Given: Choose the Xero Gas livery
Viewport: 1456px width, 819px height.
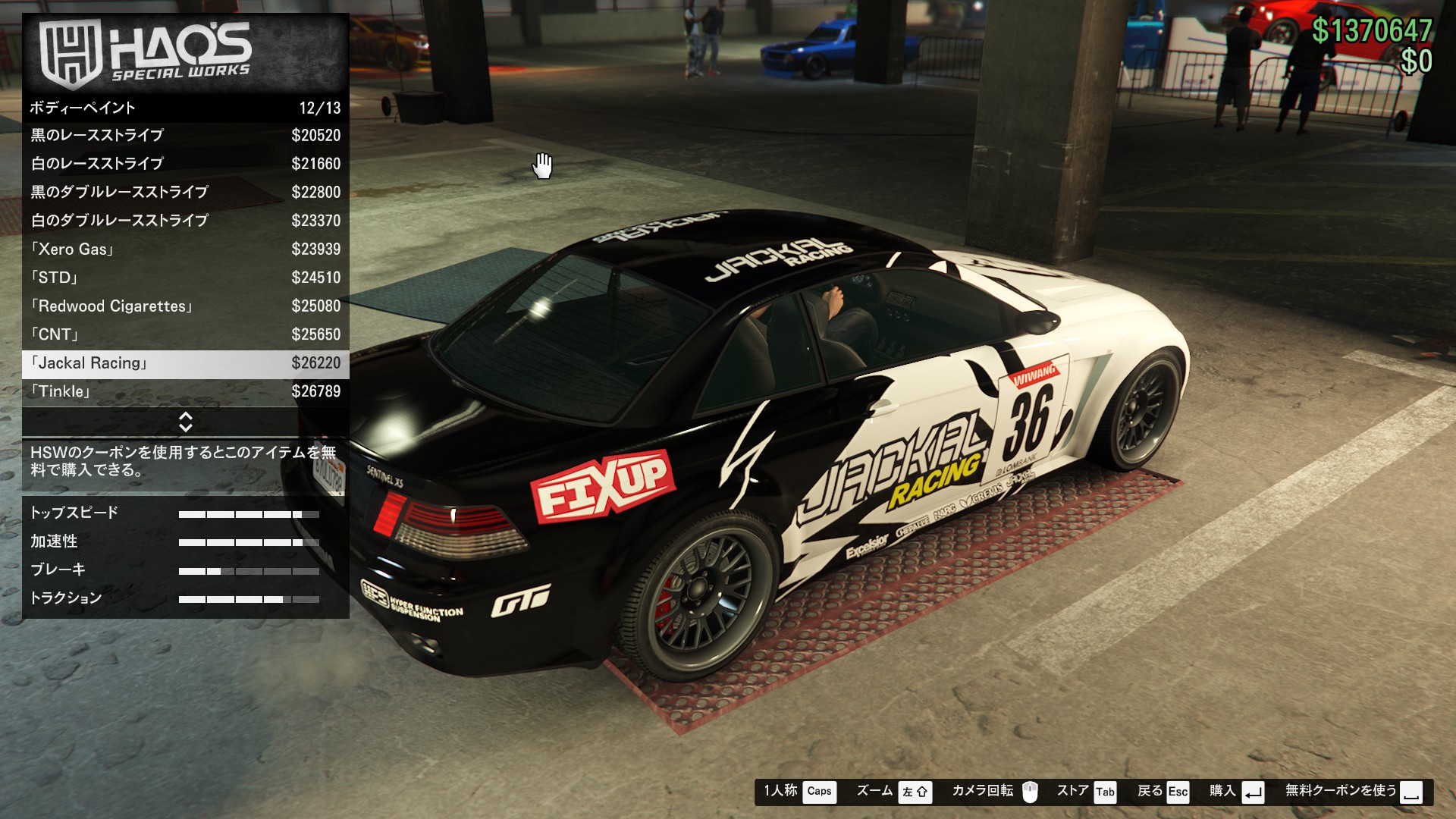Looking at the screenshot, I should (x=185, y=249).
